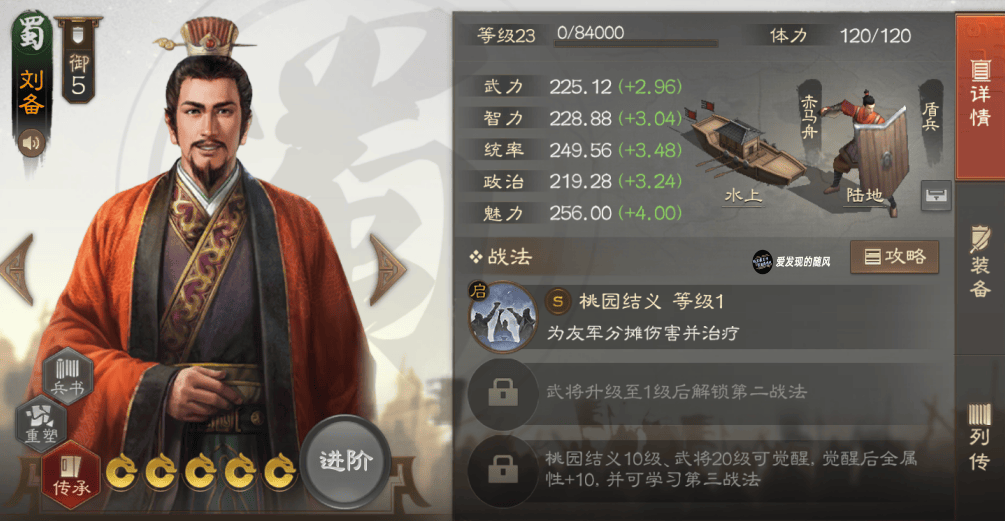Play Liu Bei's voice with speaker icon
1005x521 pixels.
[32, 143]
